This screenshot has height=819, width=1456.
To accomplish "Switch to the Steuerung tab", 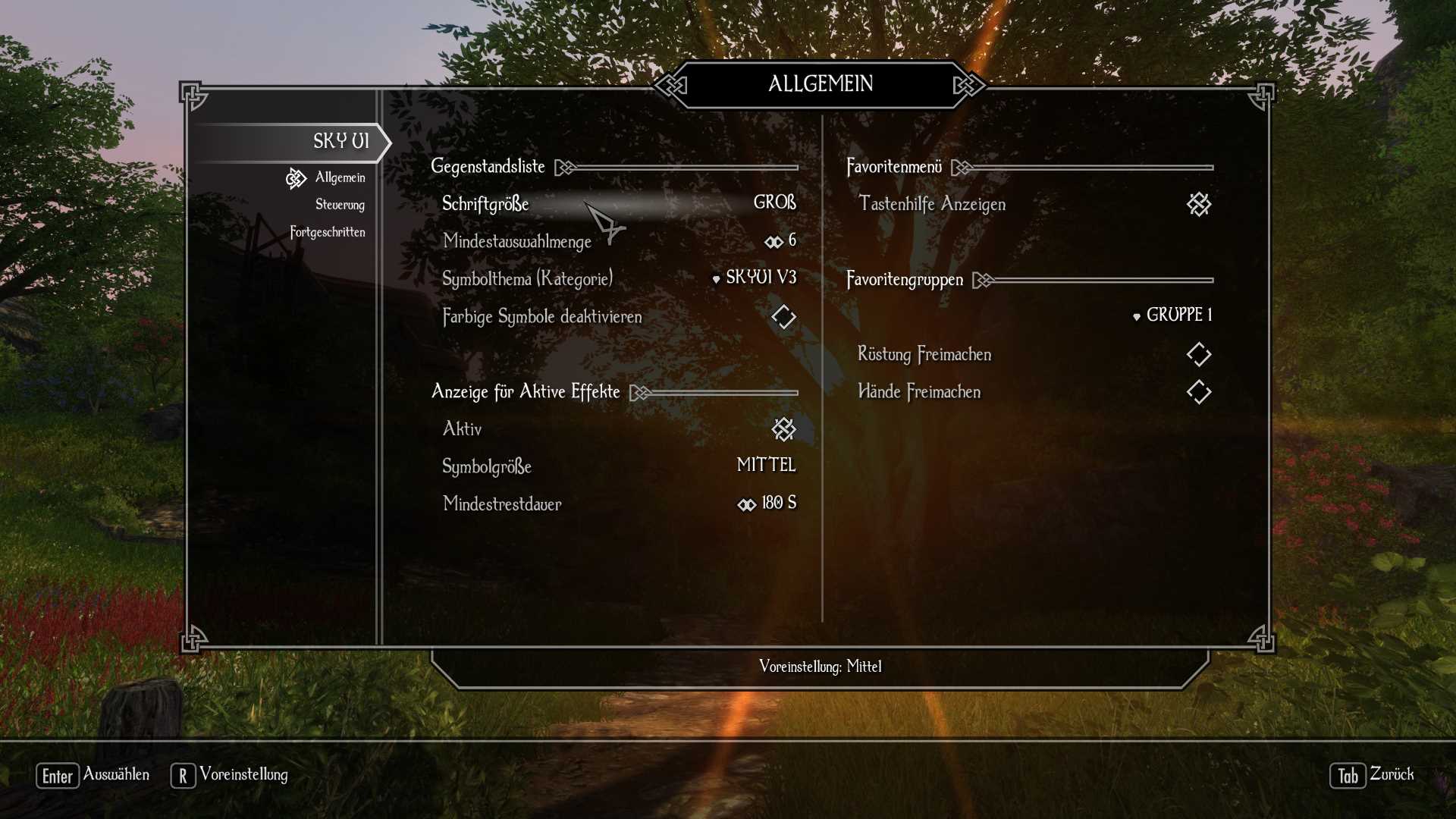I will pos(340,205).
